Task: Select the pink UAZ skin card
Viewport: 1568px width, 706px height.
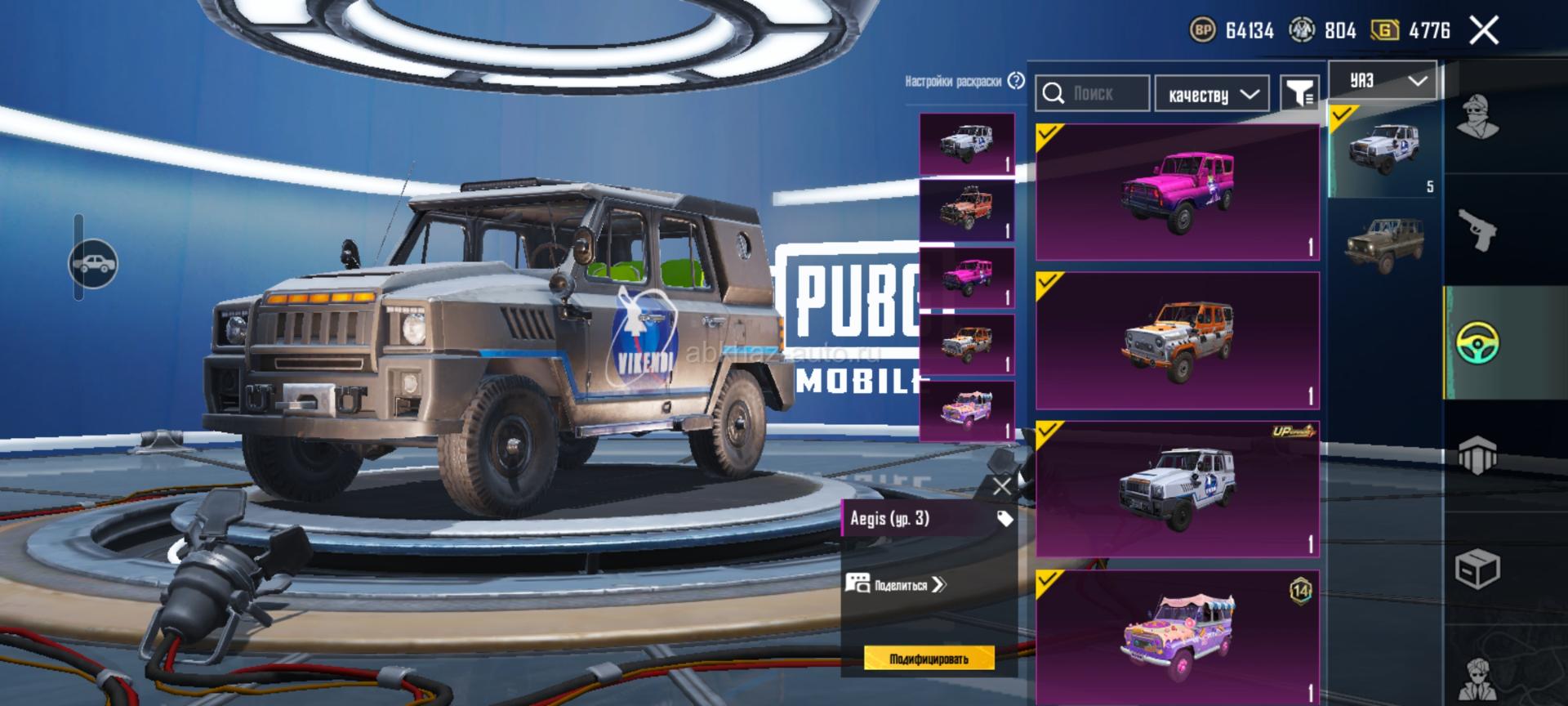Action: 1178,192
